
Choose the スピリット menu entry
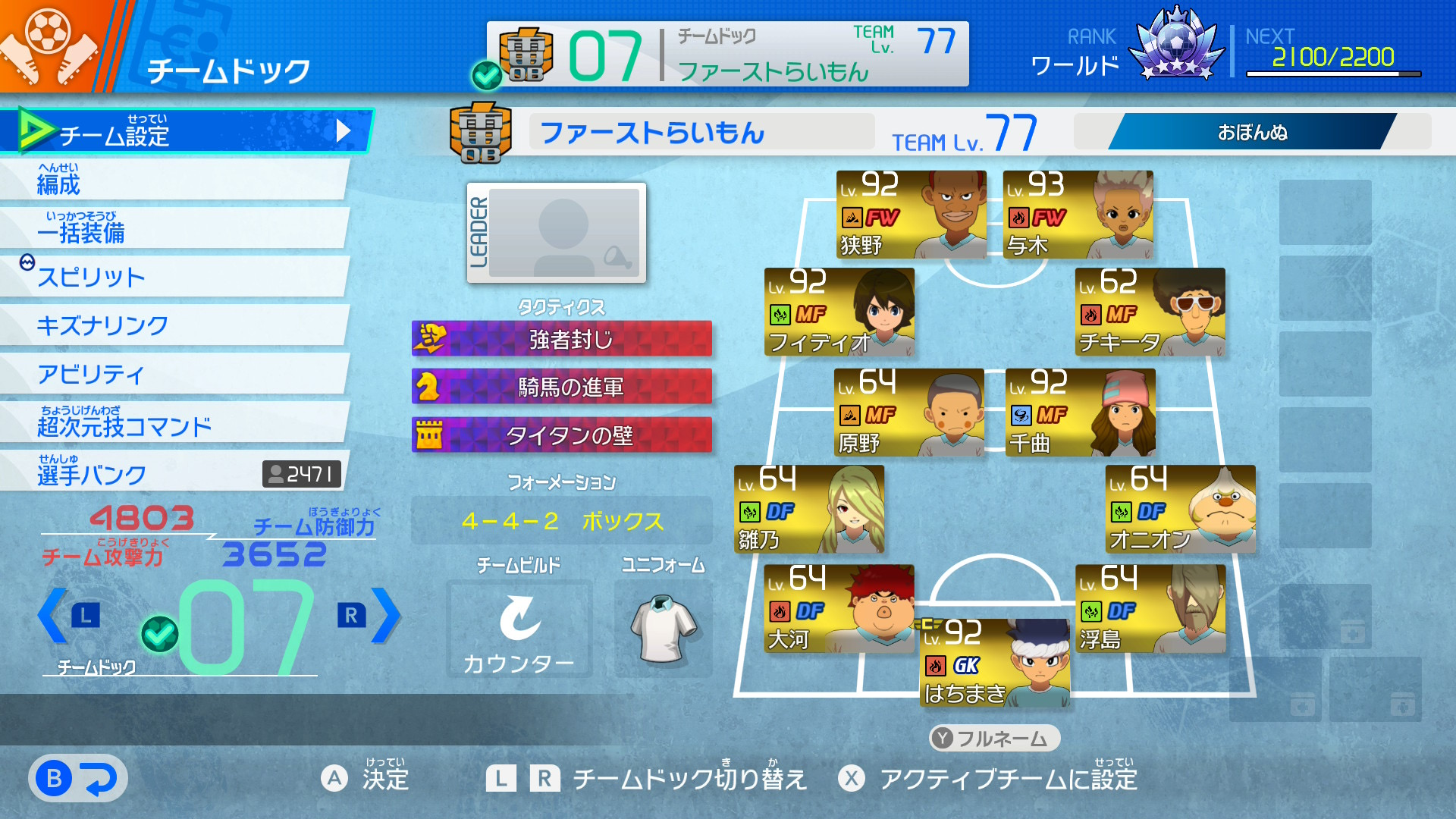(174, 277)
